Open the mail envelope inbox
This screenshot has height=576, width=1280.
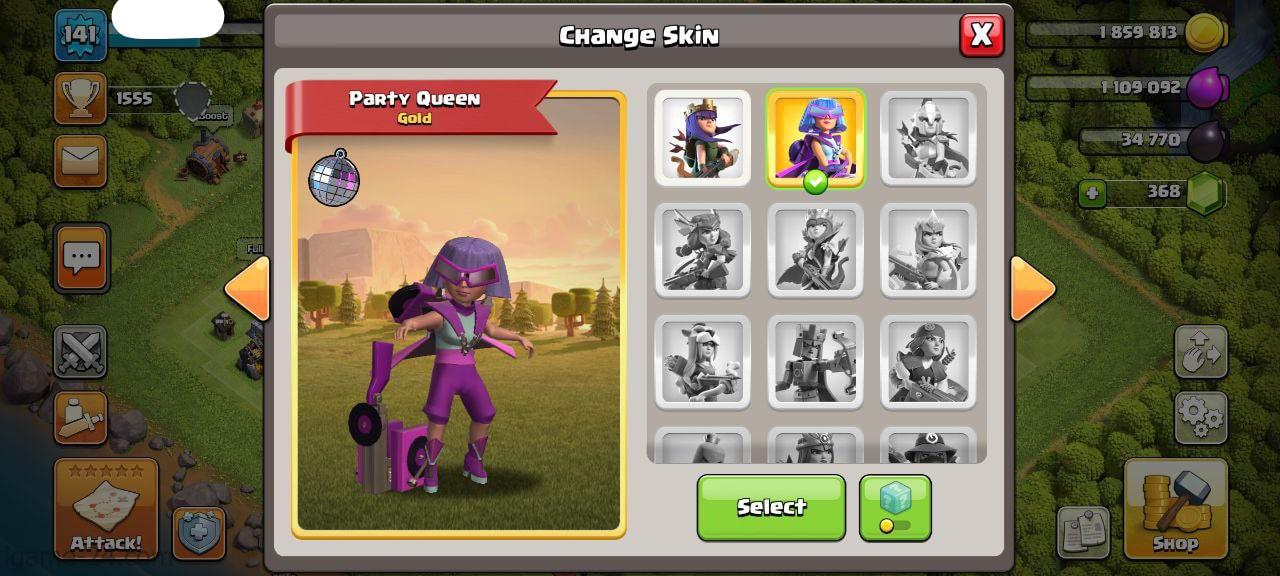click(81, 160)
